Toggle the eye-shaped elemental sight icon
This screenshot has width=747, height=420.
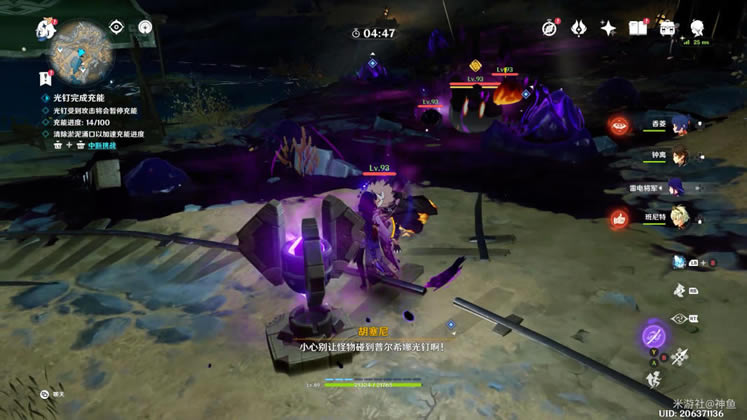click(x=116, y=28)
